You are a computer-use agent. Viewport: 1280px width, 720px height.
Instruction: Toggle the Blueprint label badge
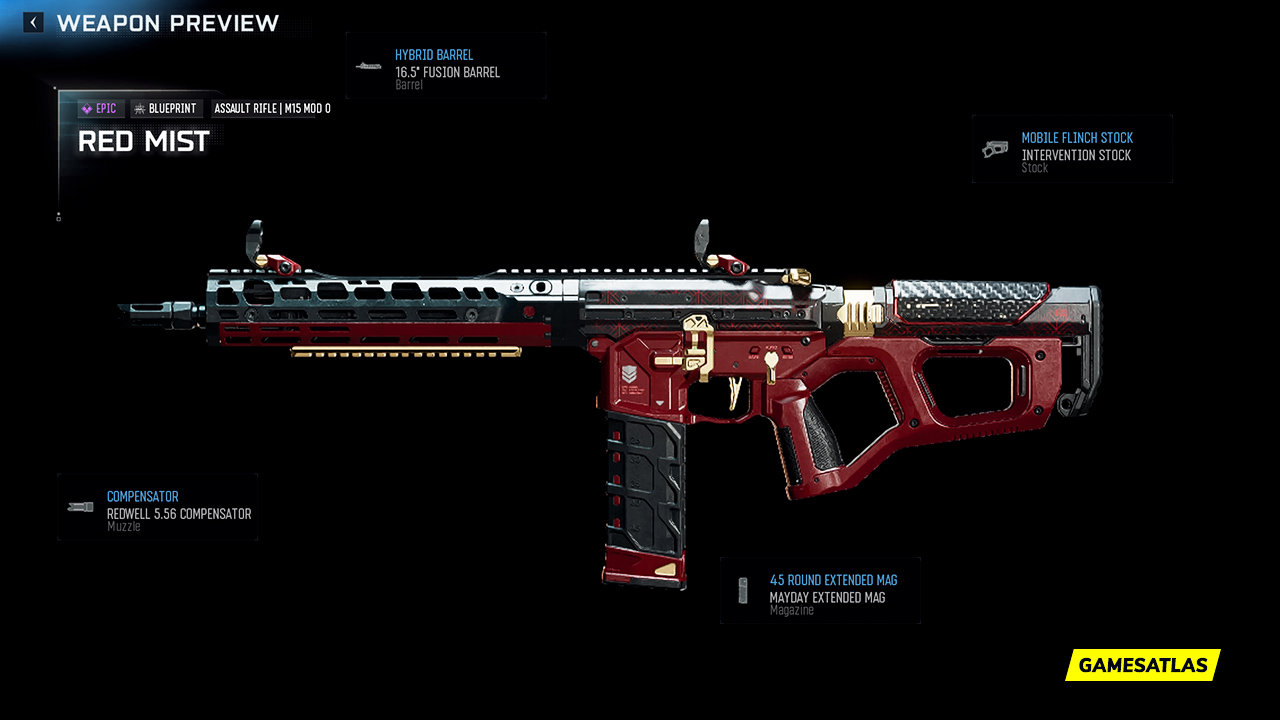(x=166, y=108)
